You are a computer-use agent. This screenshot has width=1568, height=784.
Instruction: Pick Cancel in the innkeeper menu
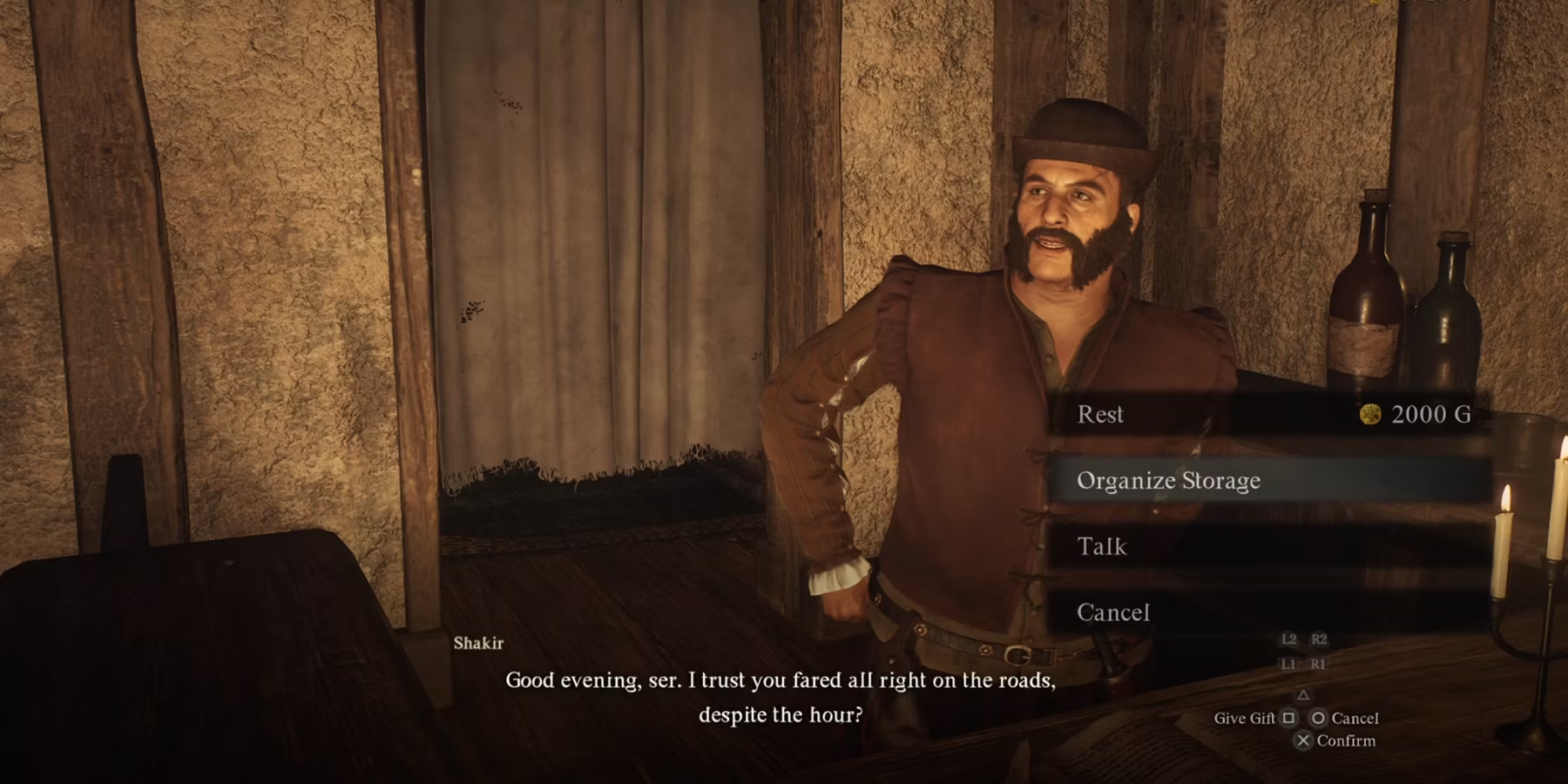click(1267, 612)
